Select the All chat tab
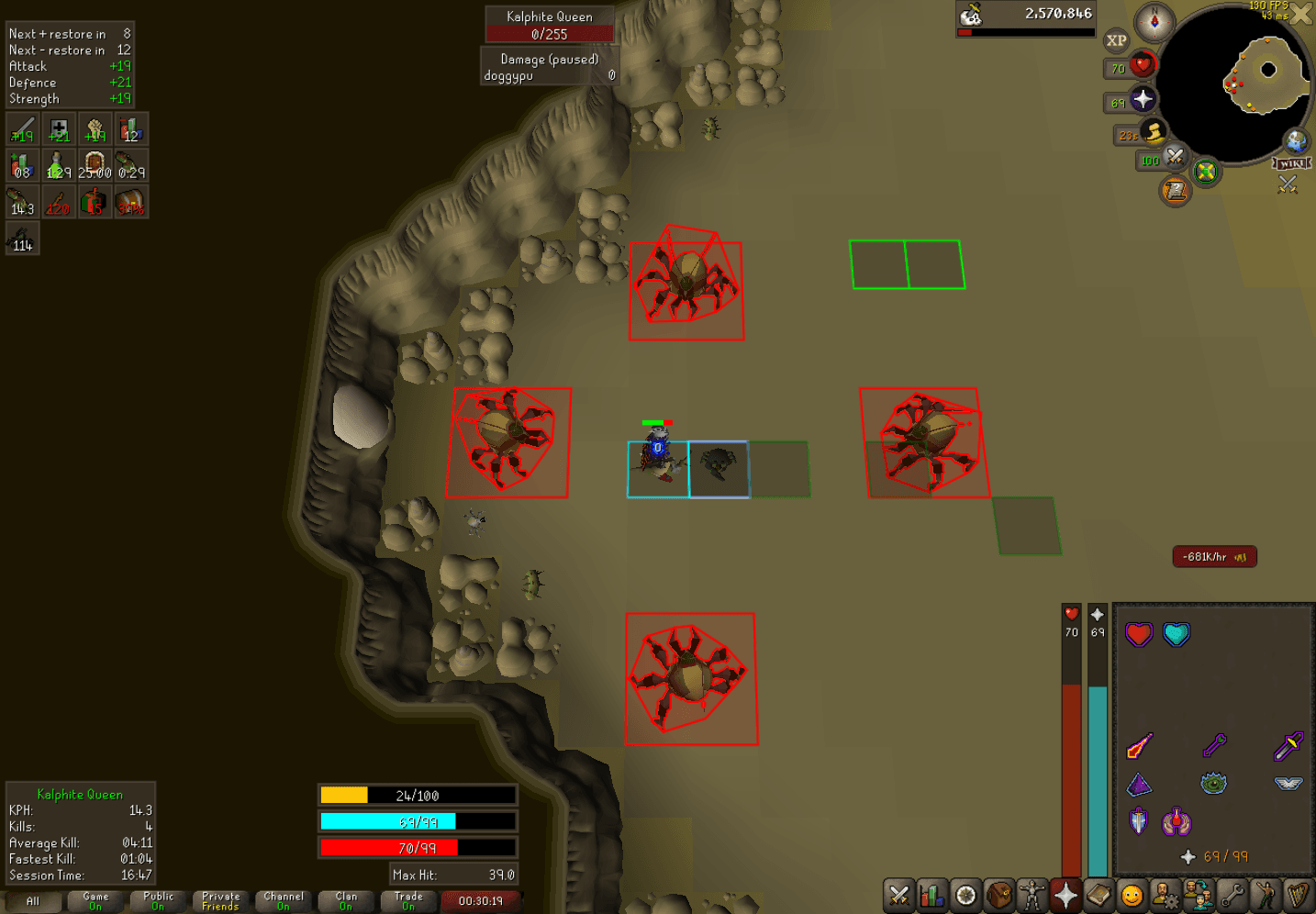Image resolution: width=1316 pixels, height=914 pixels. 32,901
